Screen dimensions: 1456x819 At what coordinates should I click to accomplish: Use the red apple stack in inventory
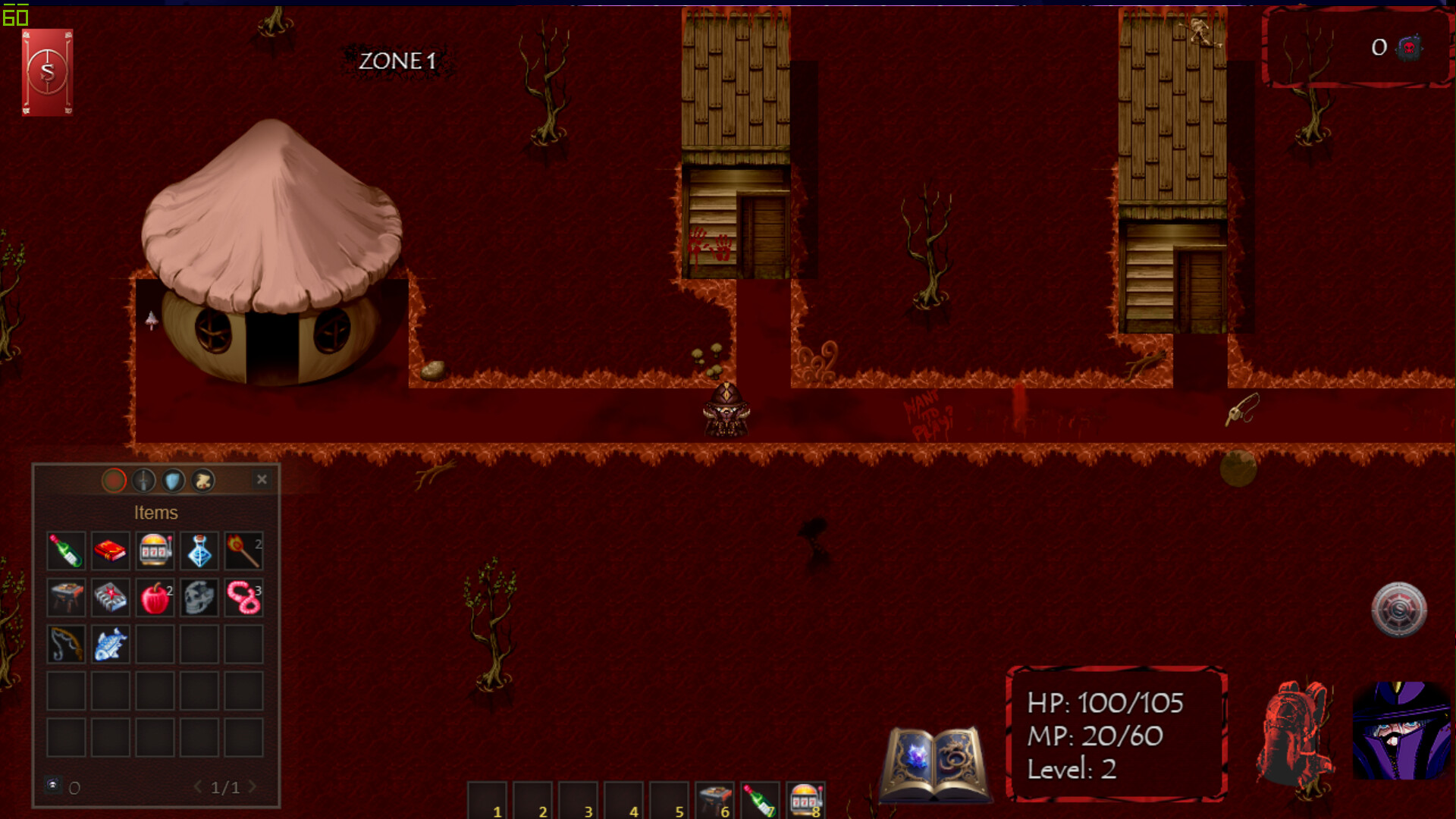[x=154, y=597]
